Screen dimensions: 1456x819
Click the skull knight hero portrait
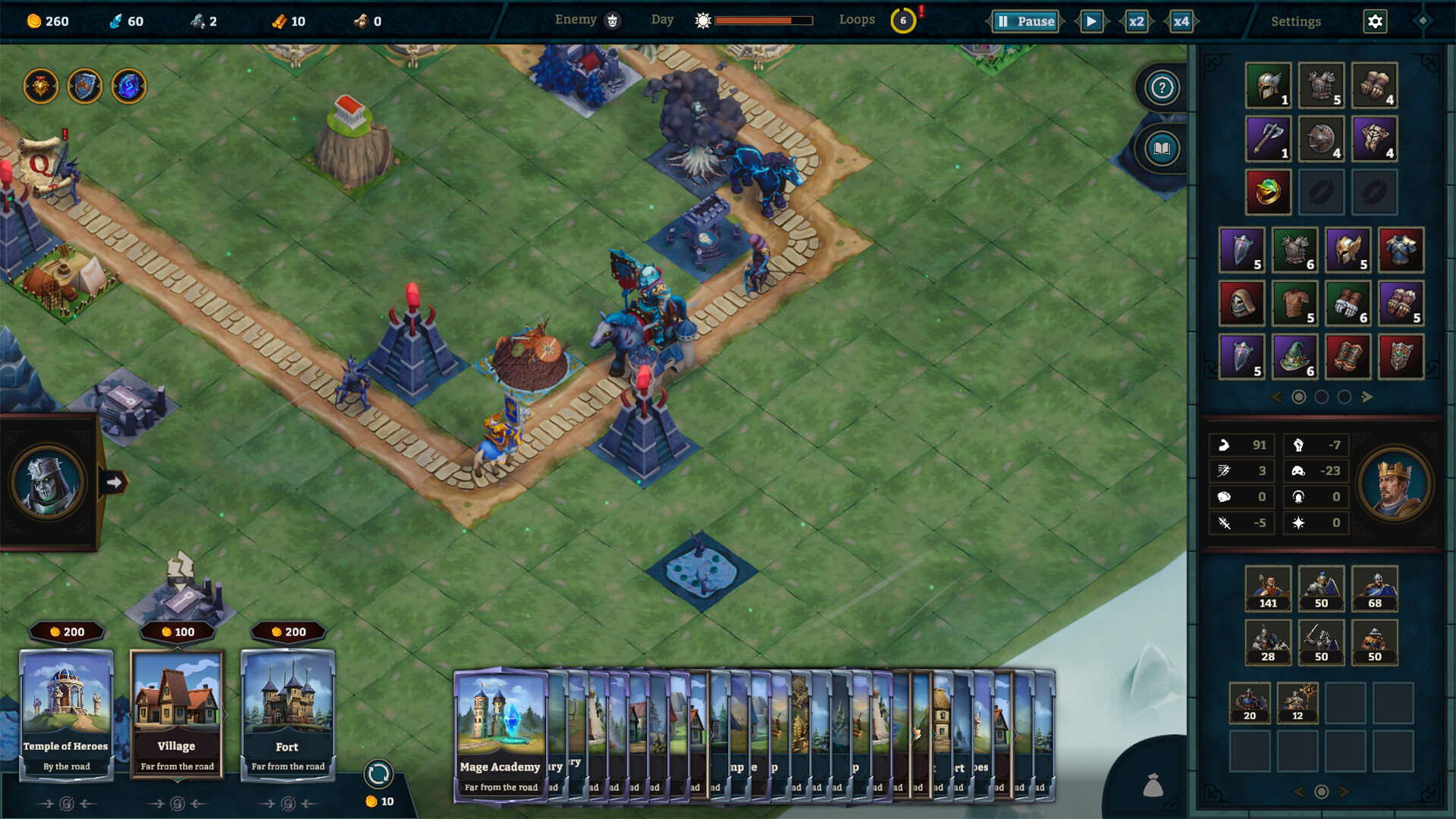coord(48,482)
